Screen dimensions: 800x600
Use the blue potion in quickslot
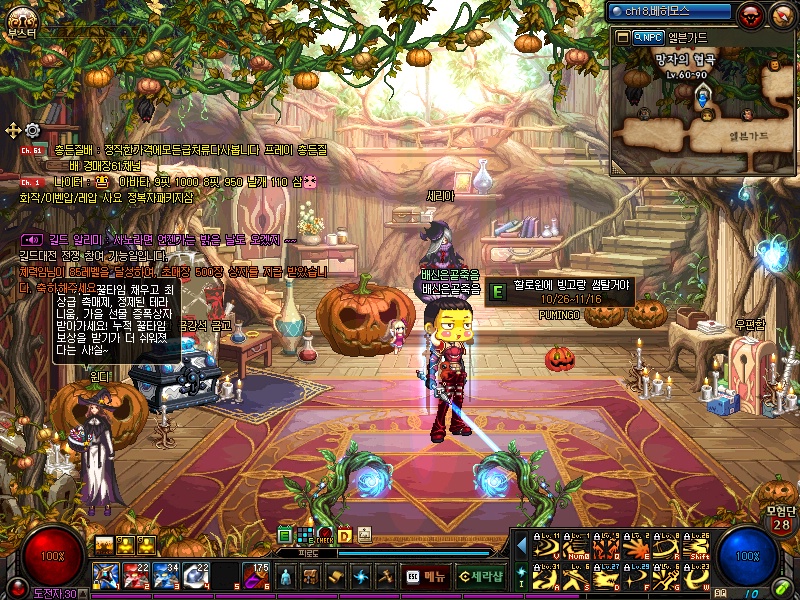(167, 575)
